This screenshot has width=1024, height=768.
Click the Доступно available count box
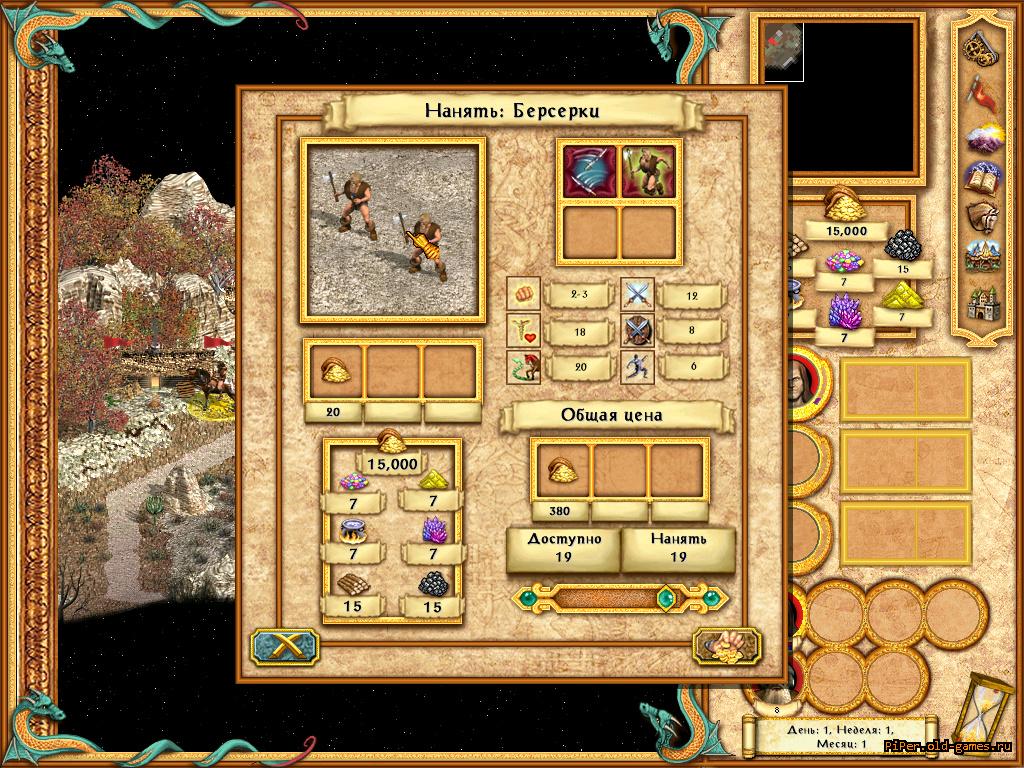[x=563, y=549]
